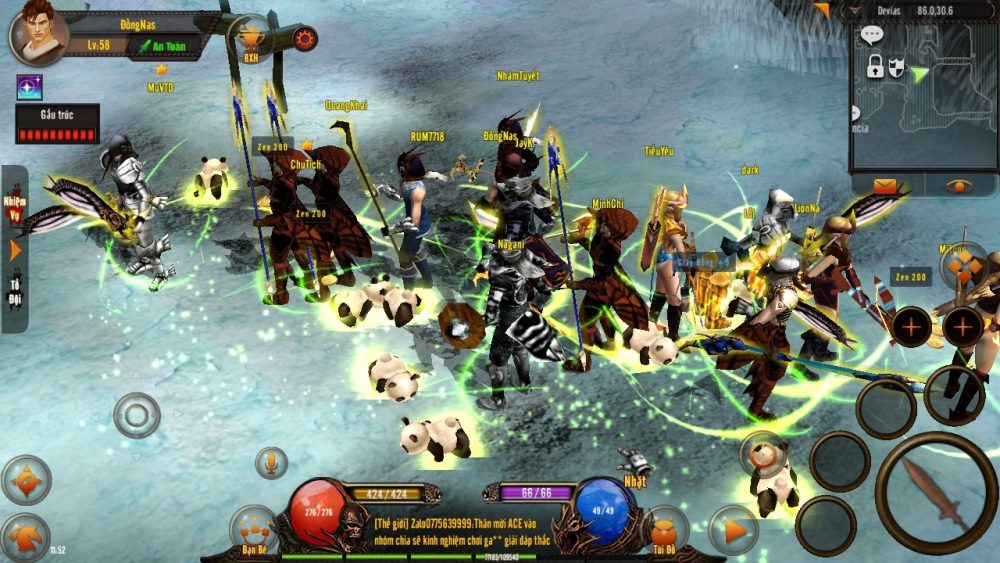Open the orange gear settings
The width and height of the screenshot is (1000, 563).
304,39
